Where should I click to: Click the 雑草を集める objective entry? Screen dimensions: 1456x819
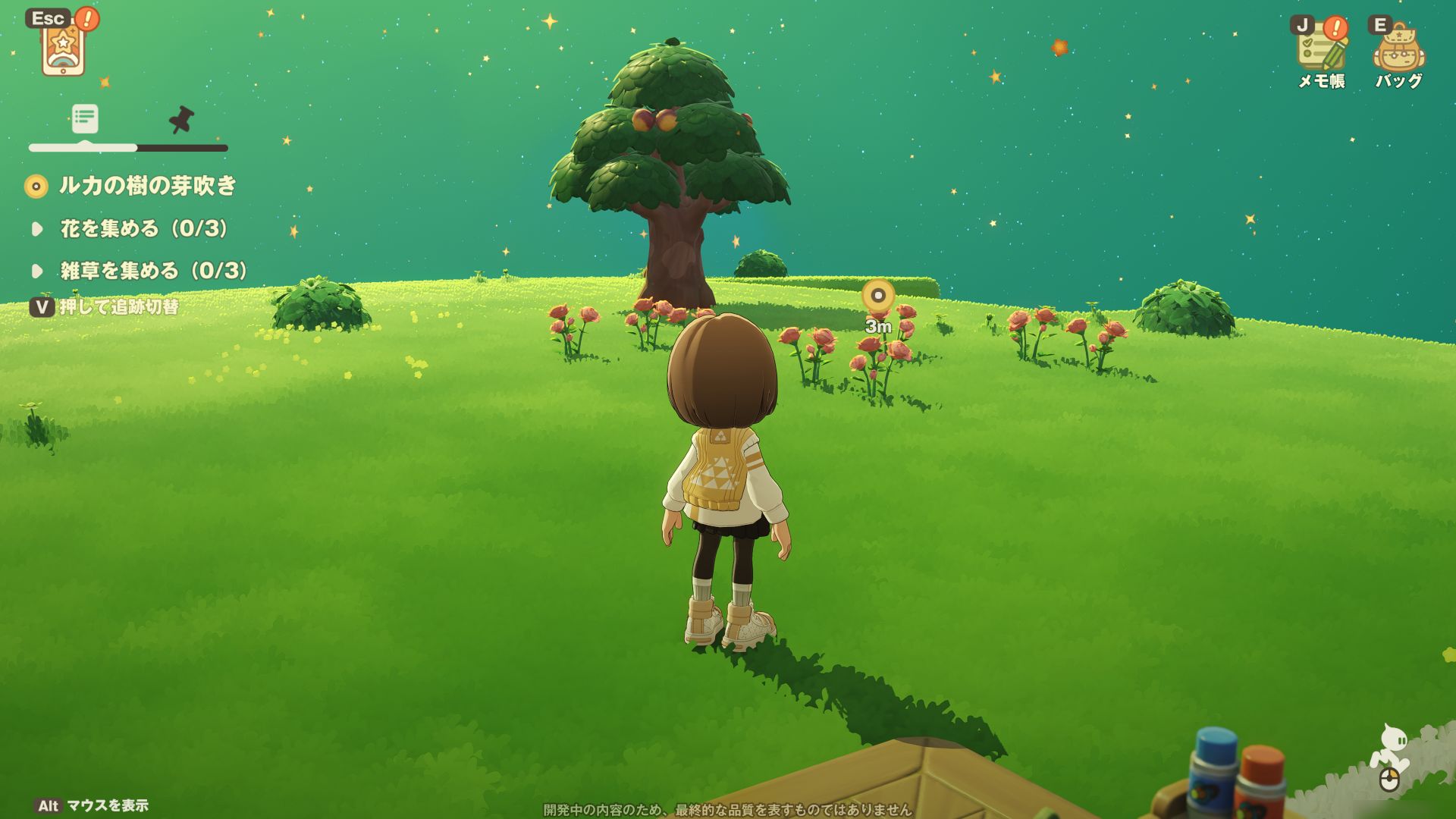[x=154, y=271]
